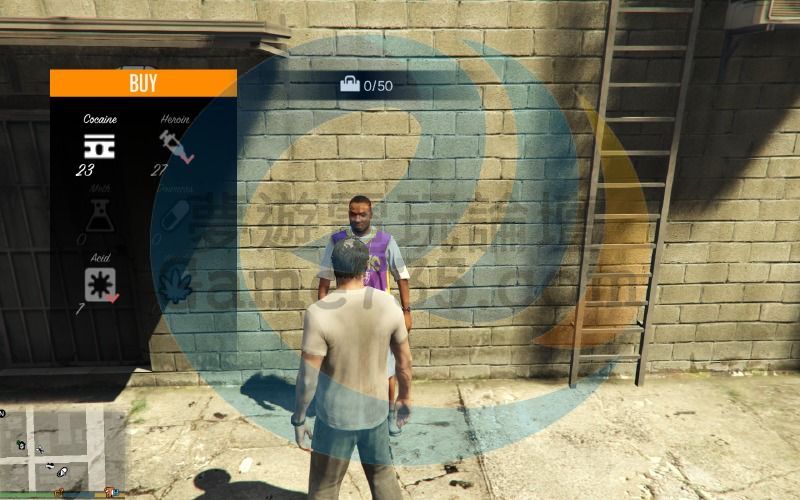Buy the Acid item
Viewport: 800px width, 500px height.
coord(100,284)
